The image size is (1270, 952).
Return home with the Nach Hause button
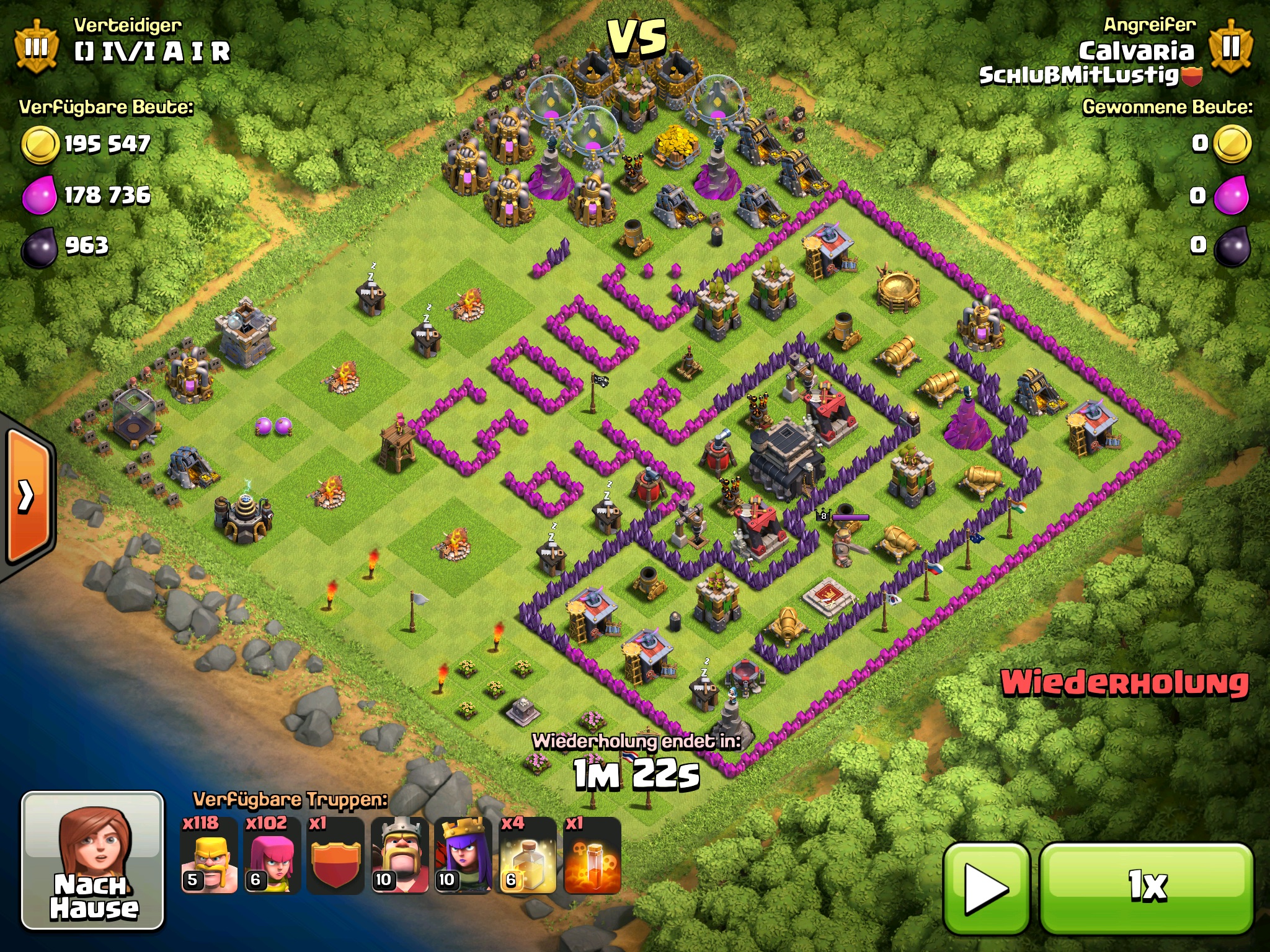click(93, 860)
